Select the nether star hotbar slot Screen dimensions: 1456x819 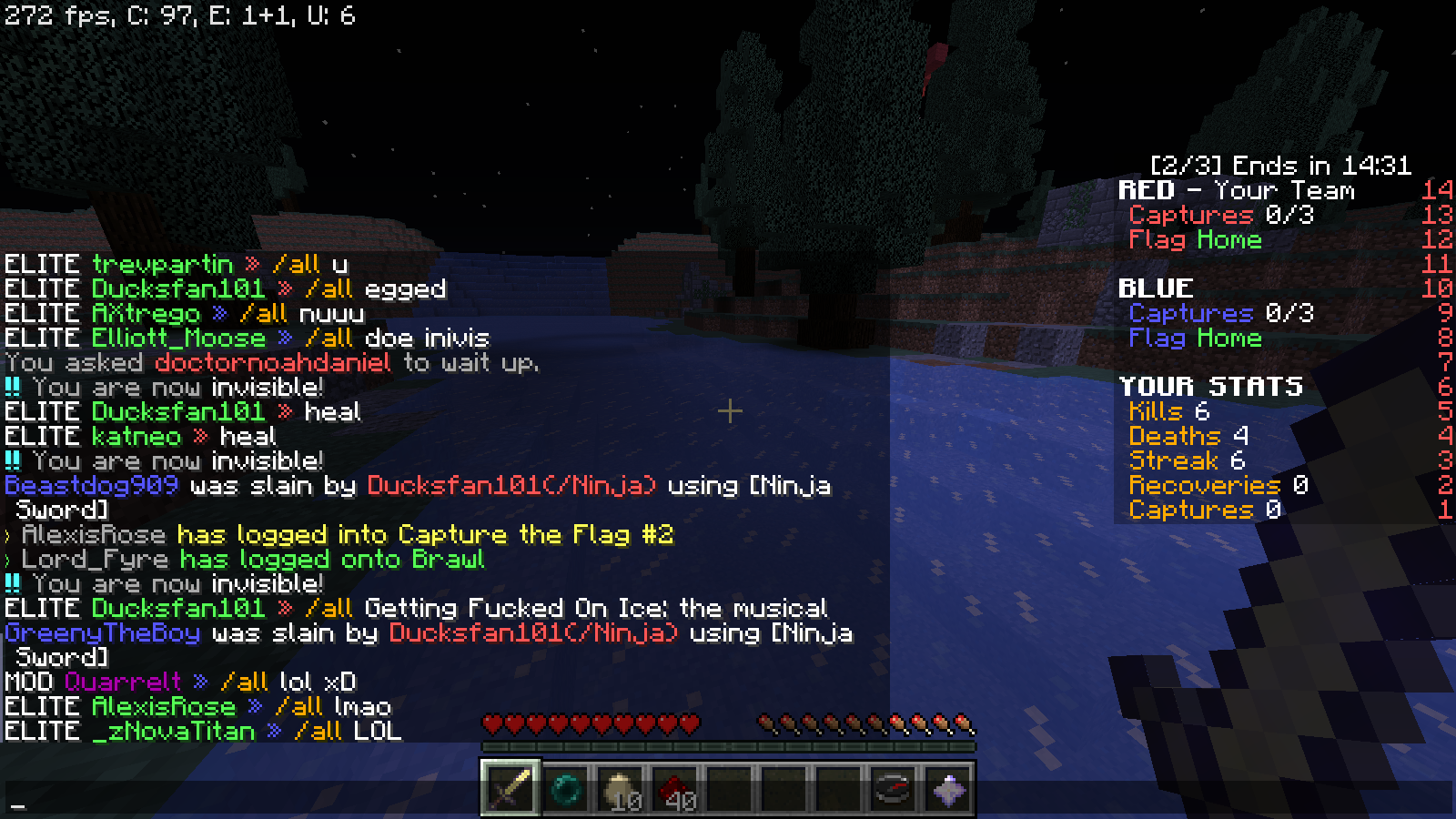947,788
